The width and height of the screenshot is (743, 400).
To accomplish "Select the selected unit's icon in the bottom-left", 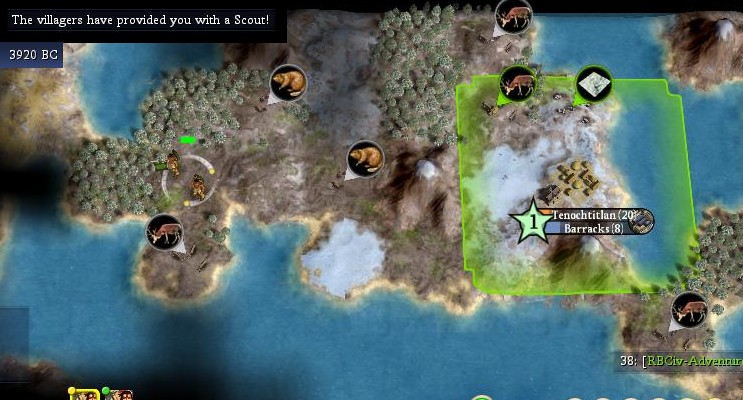I will click(84, 395).
